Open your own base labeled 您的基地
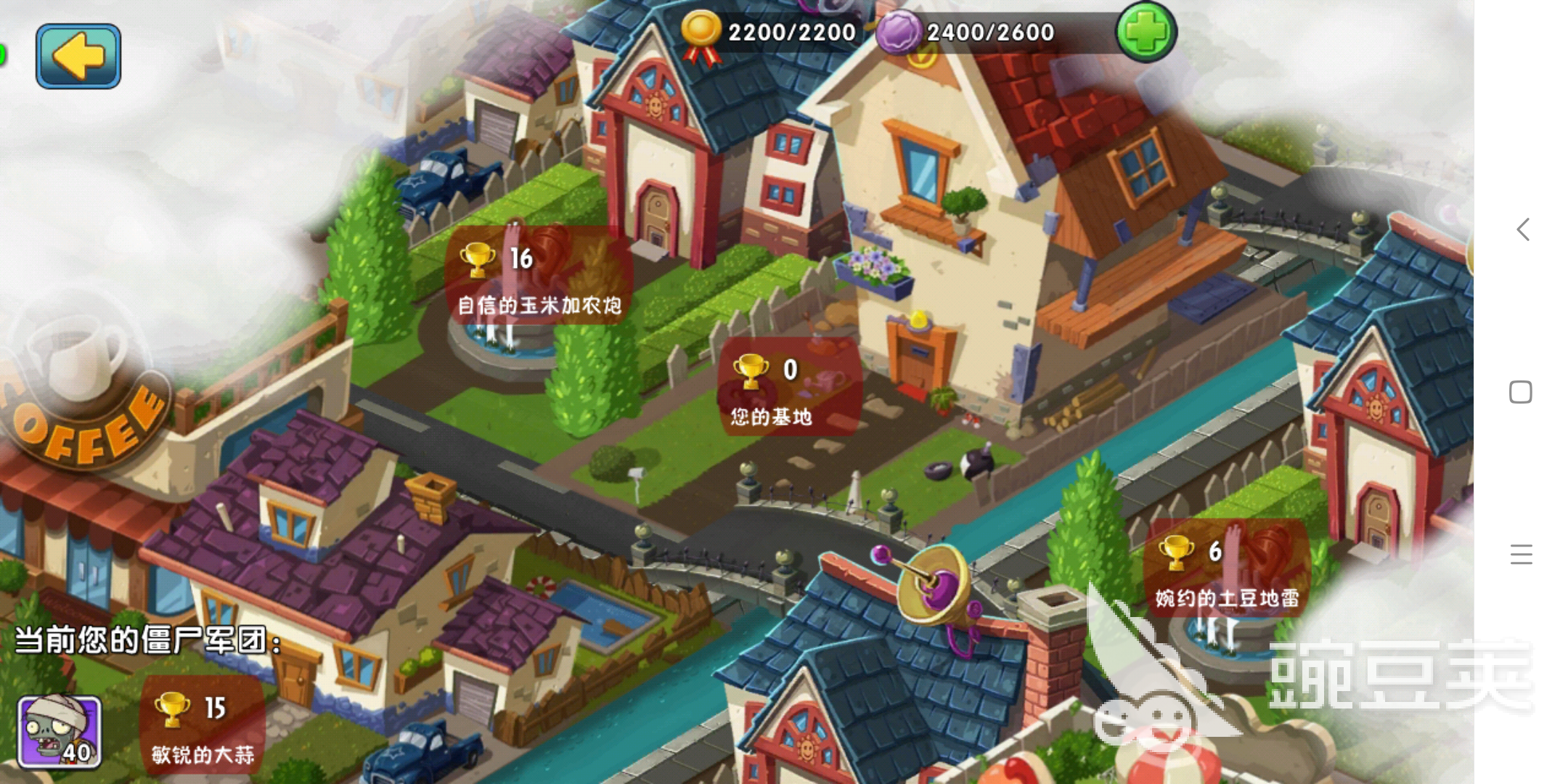This screenshot has width=1568, height=784. tap(788, 388)
